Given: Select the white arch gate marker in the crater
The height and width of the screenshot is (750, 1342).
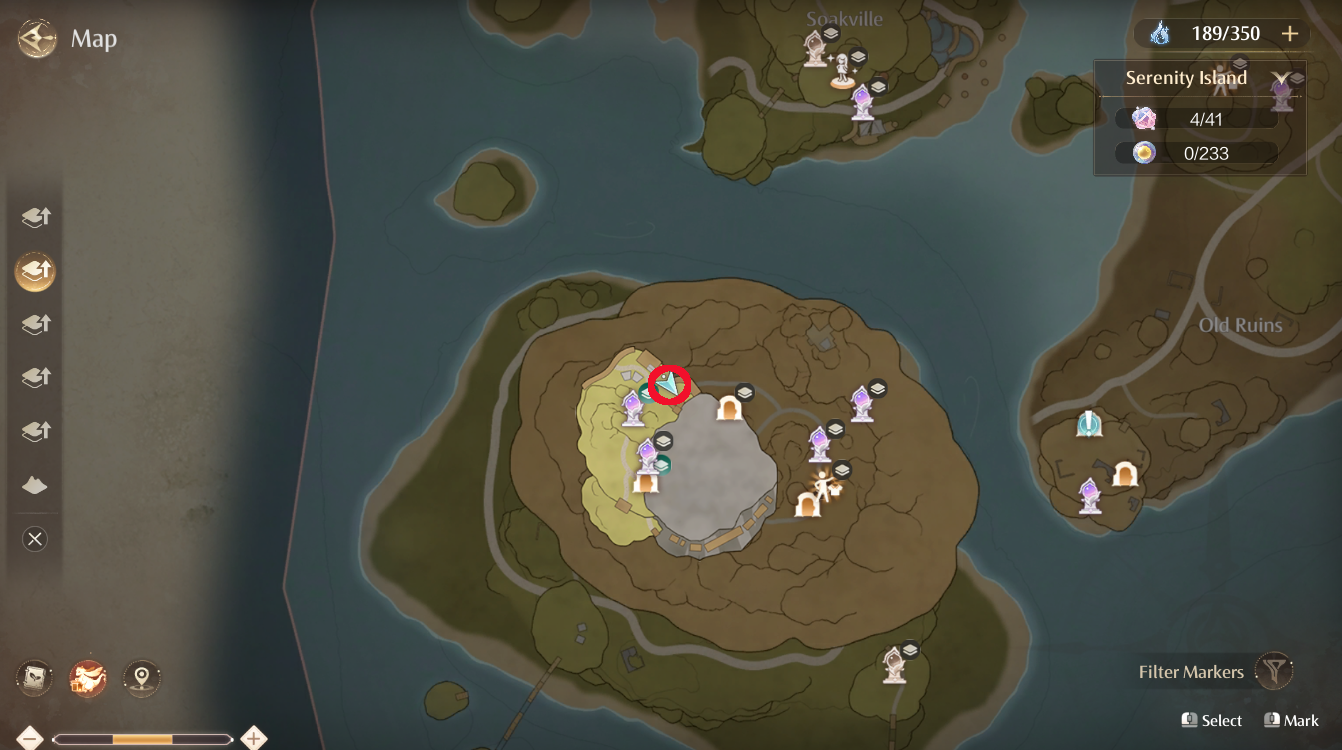Looking at the screenshot, I should pos(730,408).
